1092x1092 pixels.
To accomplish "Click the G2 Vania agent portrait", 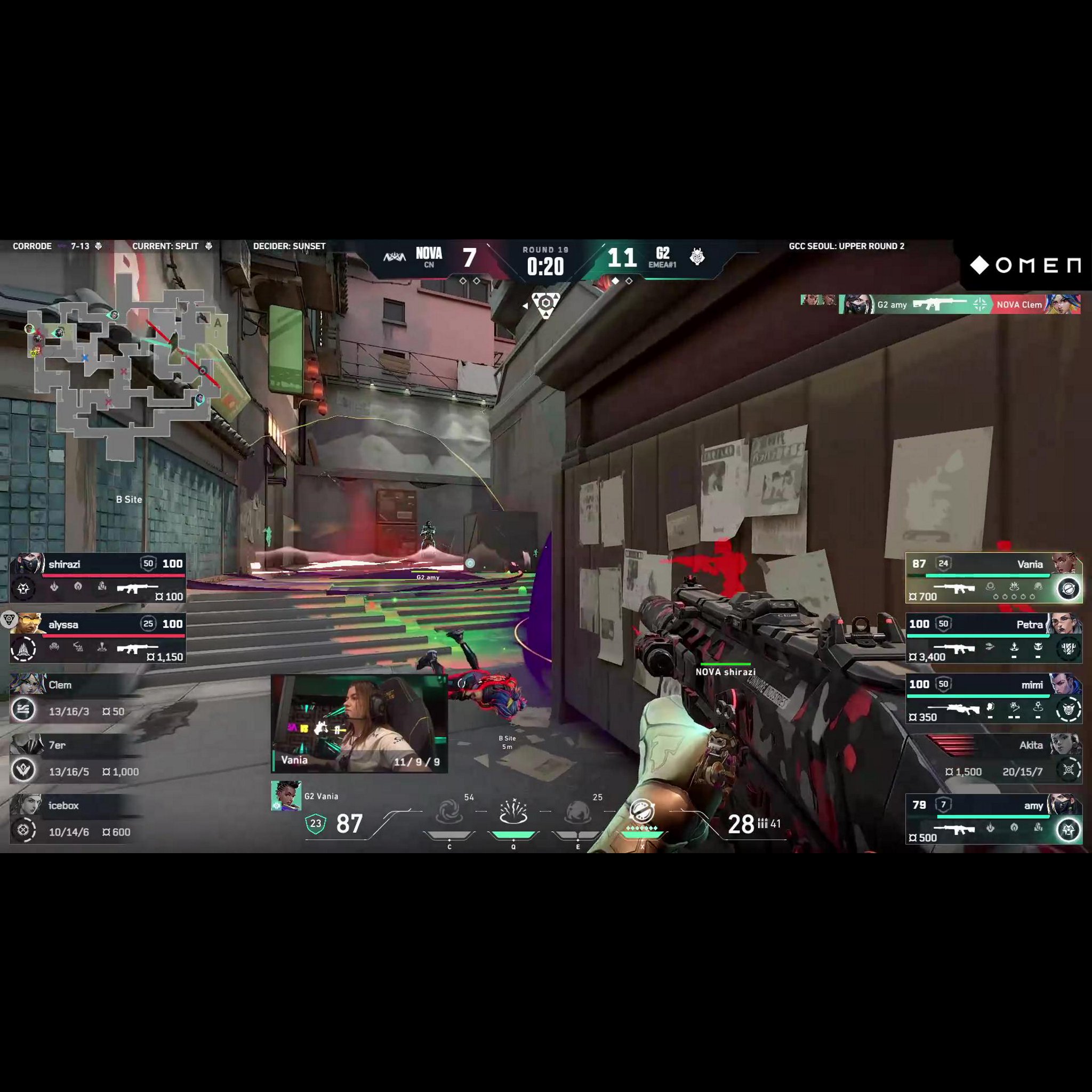I will click(x=285, y=796).
